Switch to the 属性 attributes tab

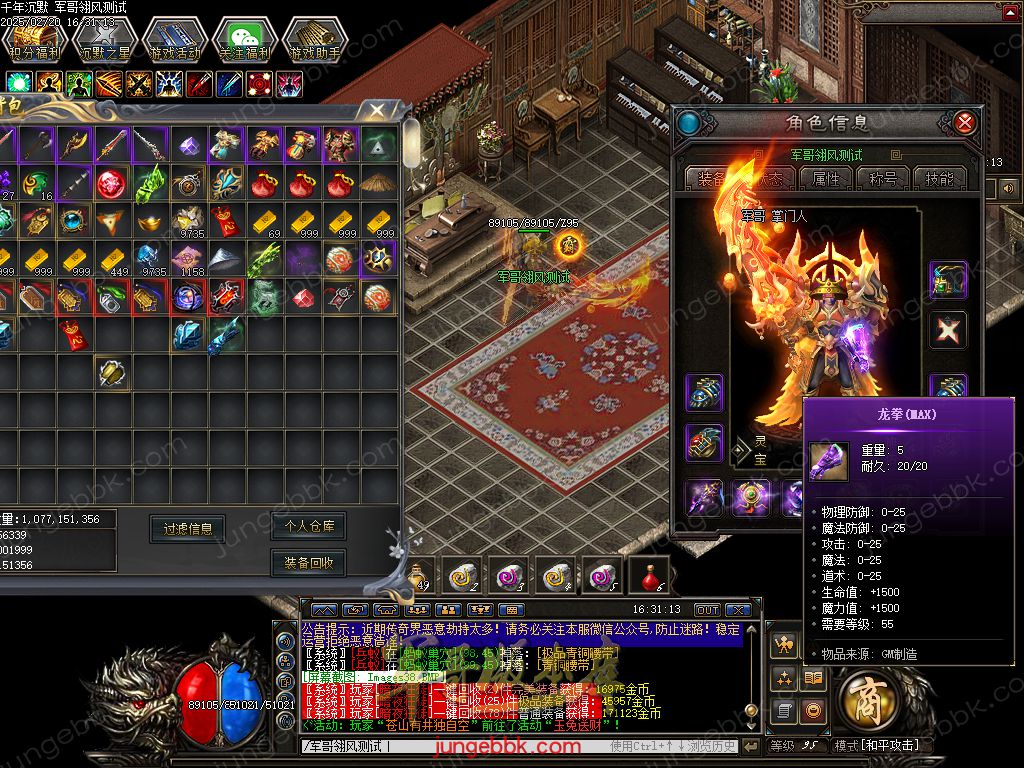tap(827, 178)
